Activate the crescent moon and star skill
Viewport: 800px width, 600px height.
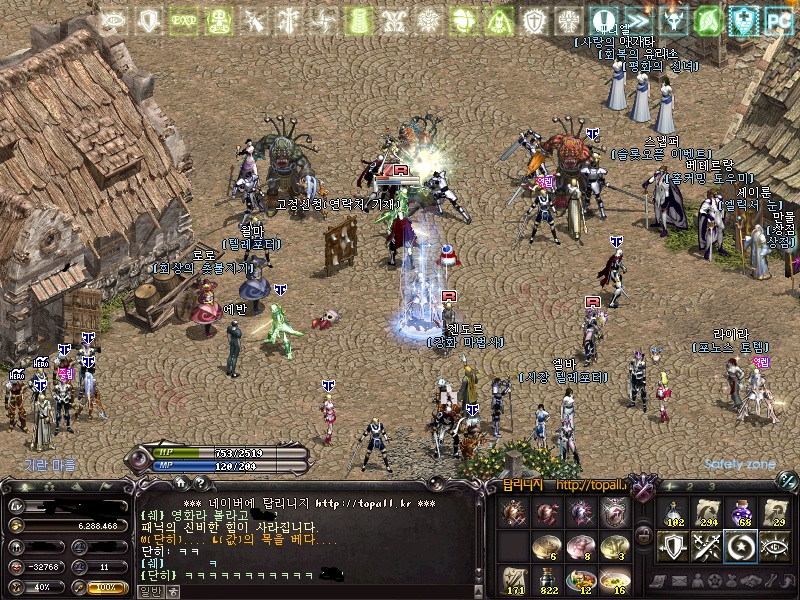tap(742, 546)
